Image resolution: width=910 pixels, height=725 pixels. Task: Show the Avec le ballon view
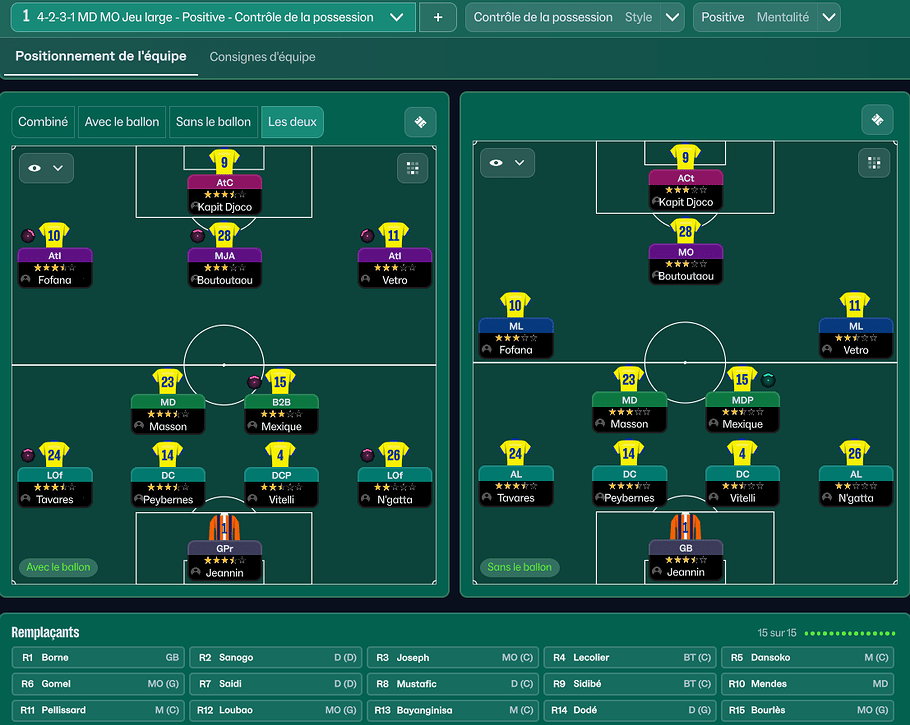pyautogui.click(x=122, y=122)
